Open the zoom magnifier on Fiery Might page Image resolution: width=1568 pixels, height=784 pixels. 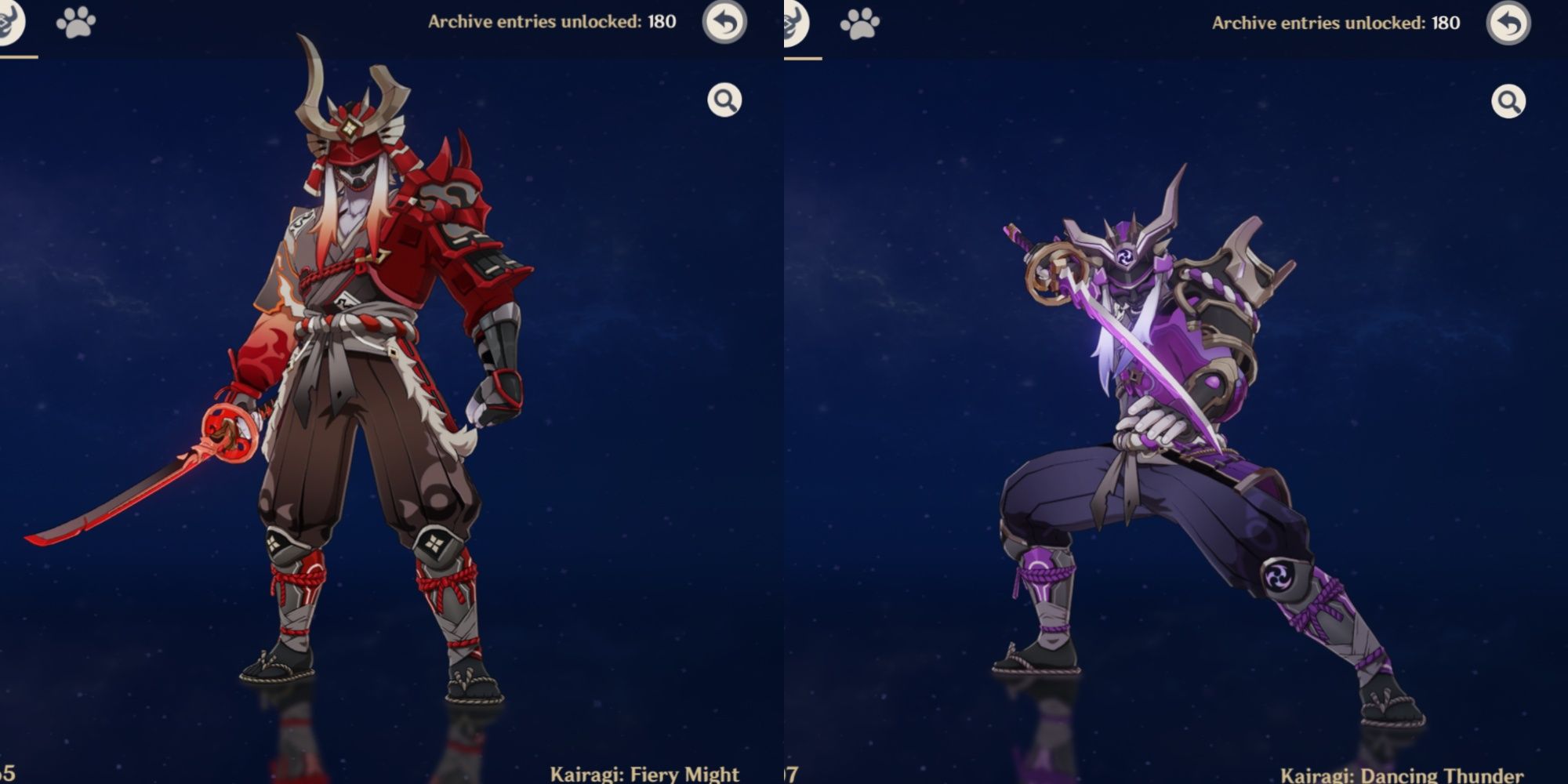[723, 101]
